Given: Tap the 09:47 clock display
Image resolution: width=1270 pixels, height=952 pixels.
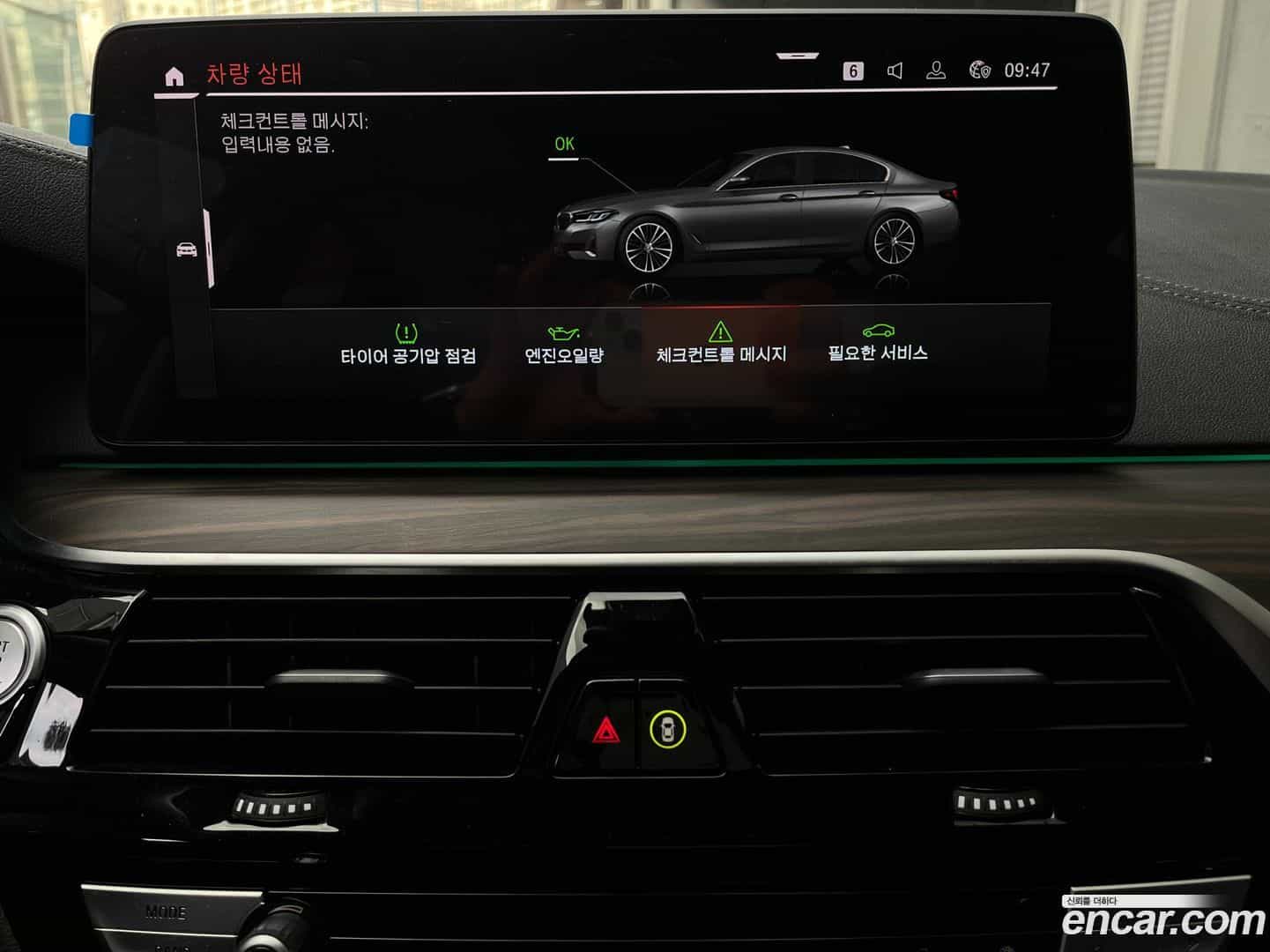Looking at the screenshot, I should coord(1028,69).
